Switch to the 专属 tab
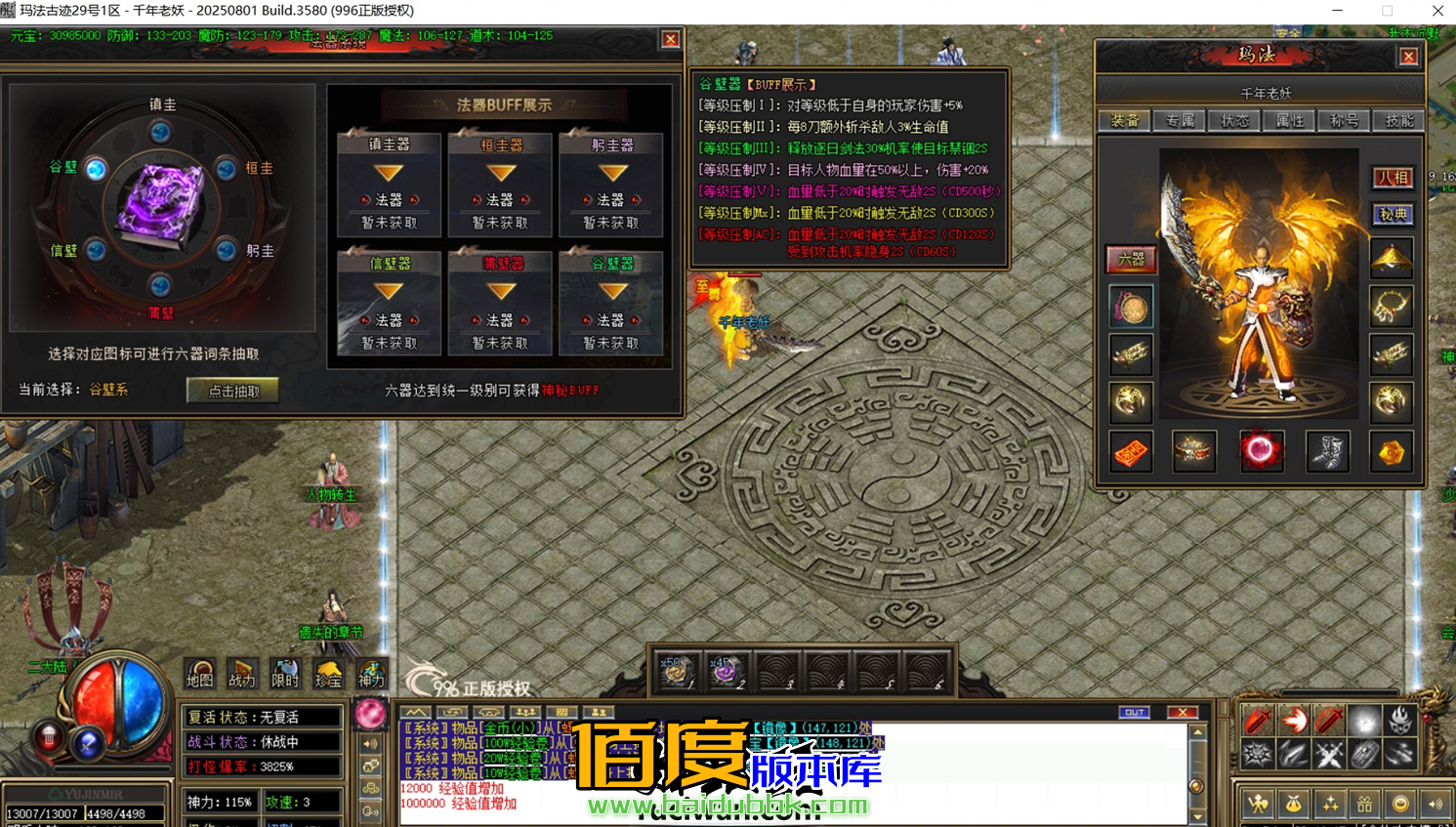Image resolution: width=1456 pixels, height=827 pixels. [1179, 120]
